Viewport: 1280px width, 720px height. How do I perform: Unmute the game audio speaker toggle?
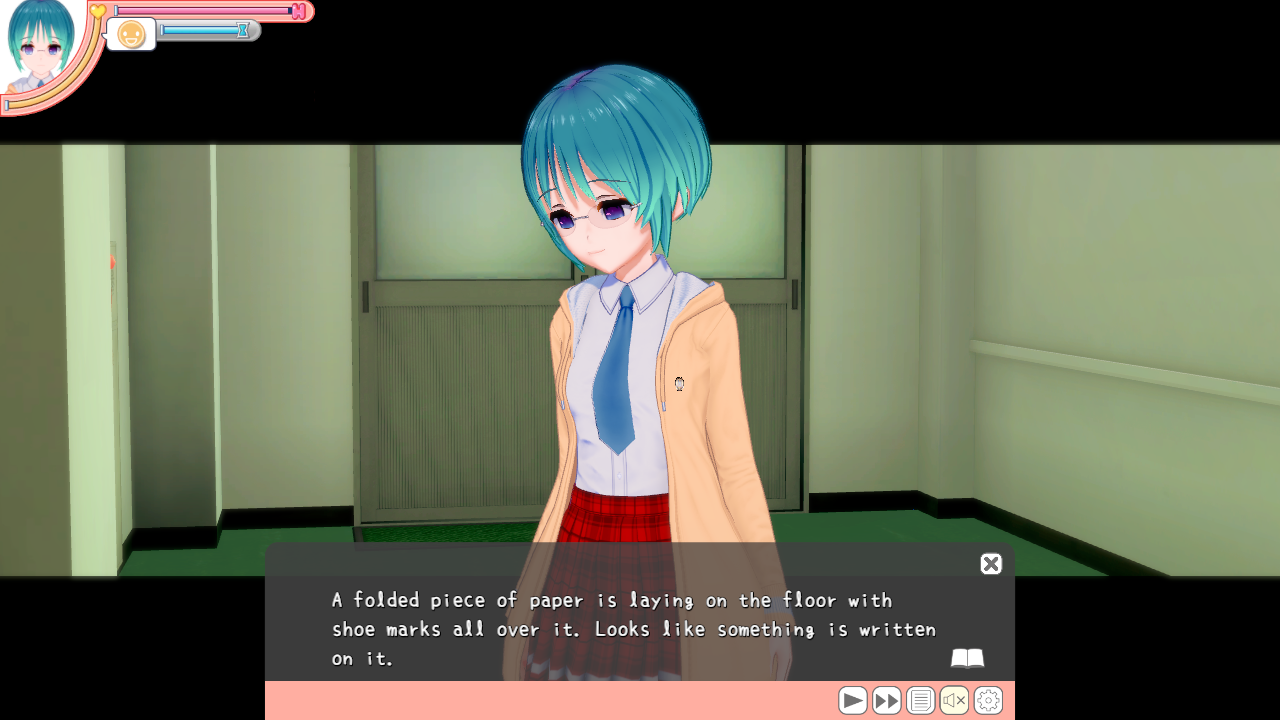[954, 700]
